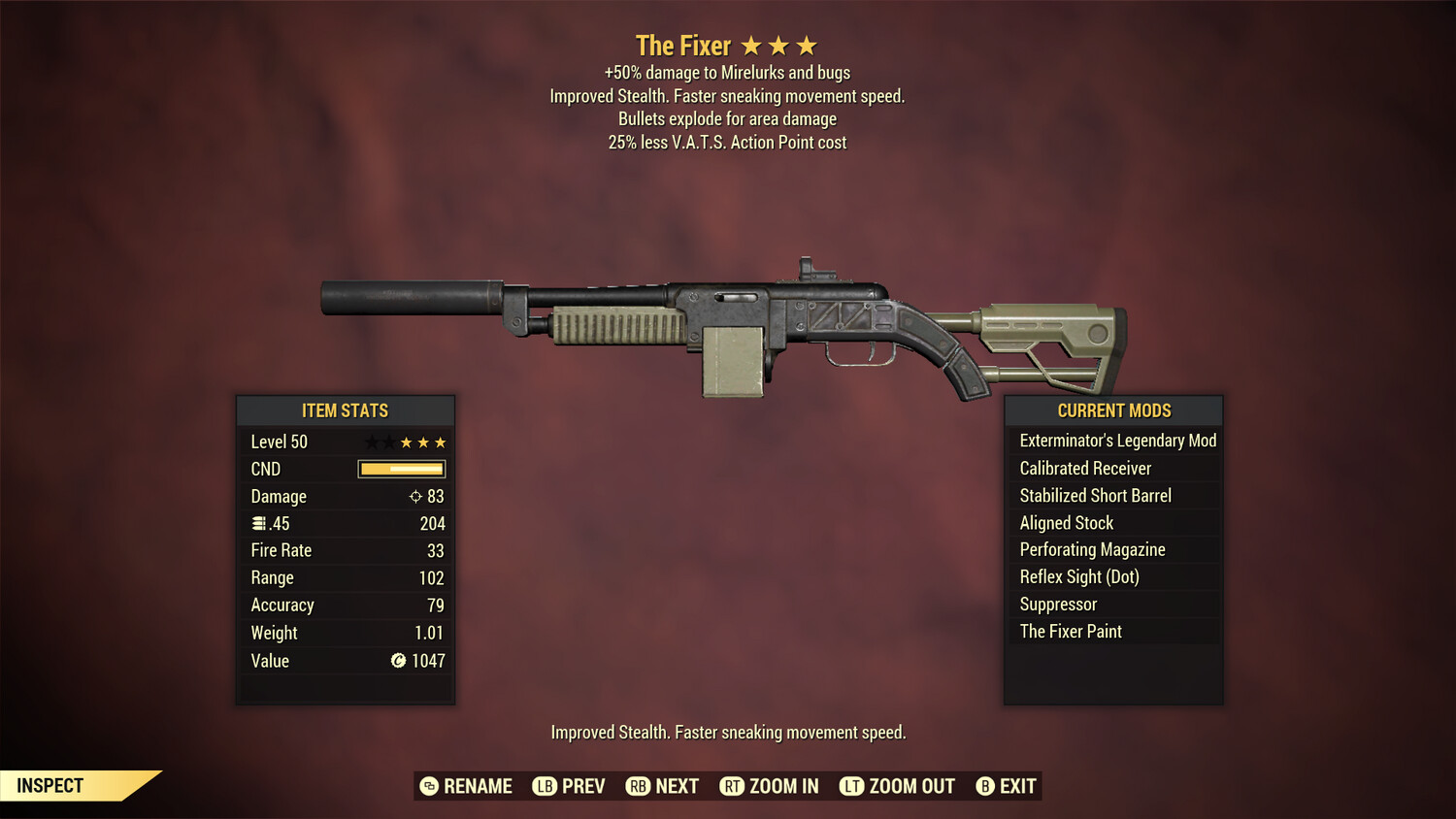This screenshot has height=819, width=1456.
Task: Open the Exterminator's Legendary Mod entry
Action: [x=1117, y=441]
